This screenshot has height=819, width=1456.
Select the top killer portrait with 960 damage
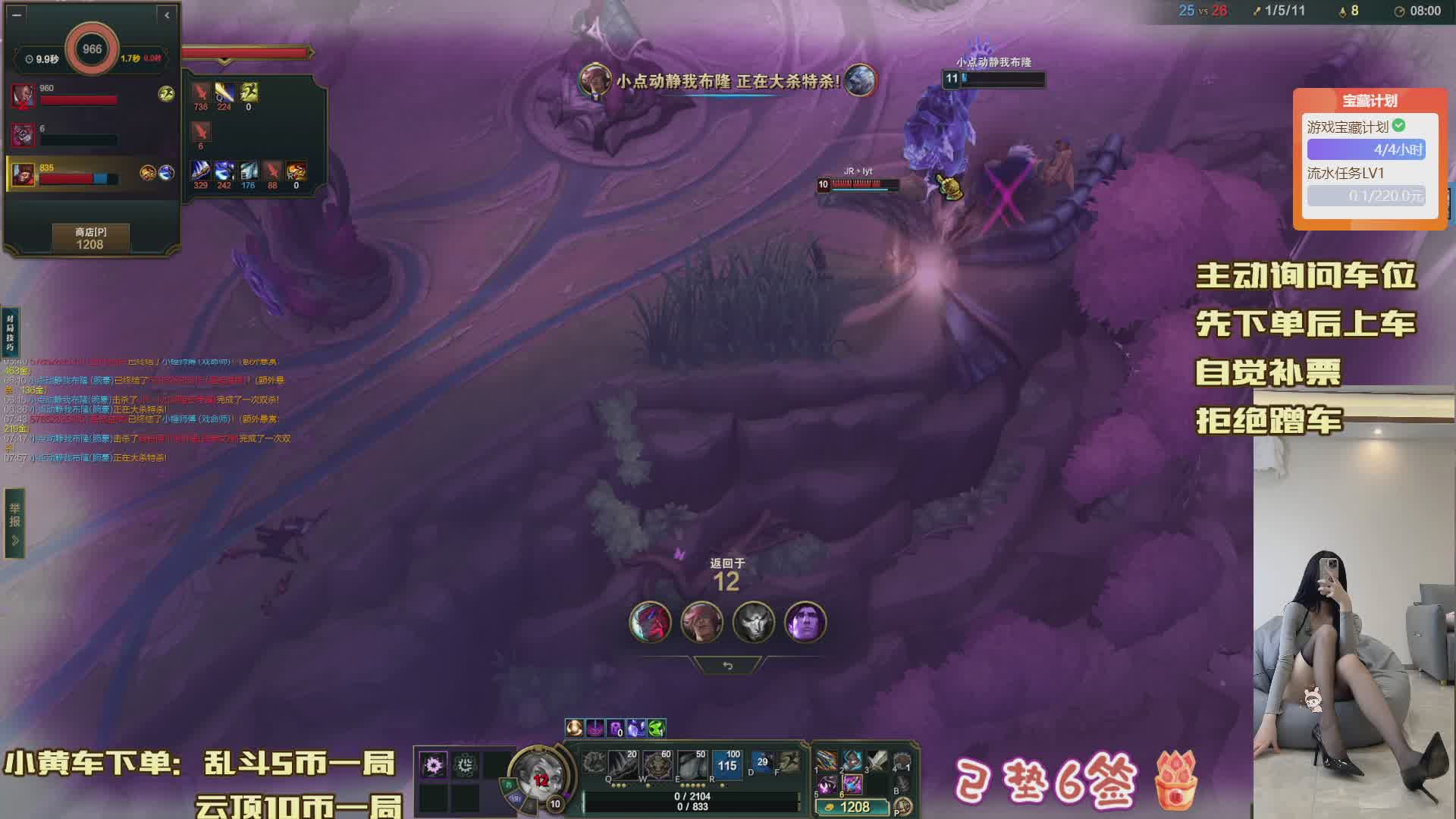(23, 96)
